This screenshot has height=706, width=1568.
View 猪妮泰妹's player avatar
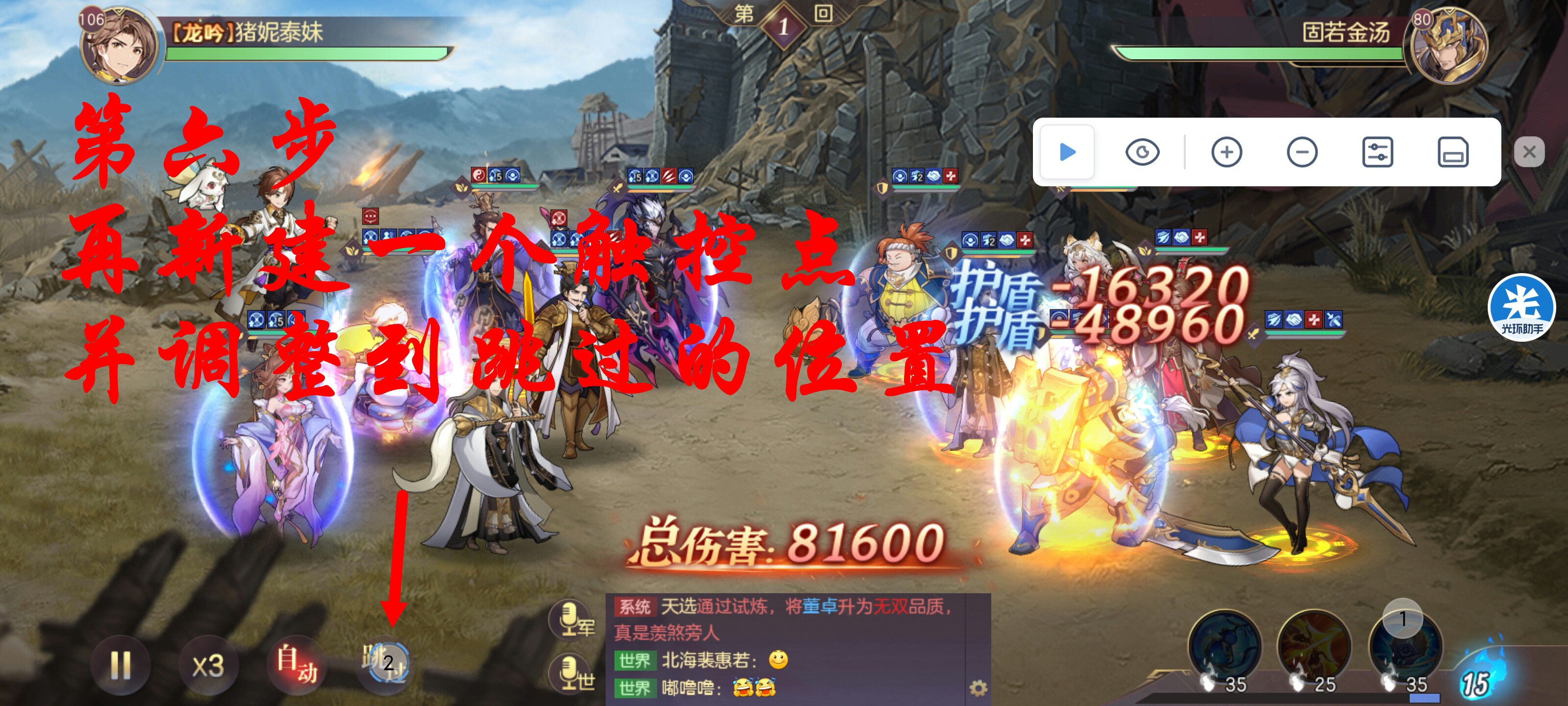[x=120, y=46]
